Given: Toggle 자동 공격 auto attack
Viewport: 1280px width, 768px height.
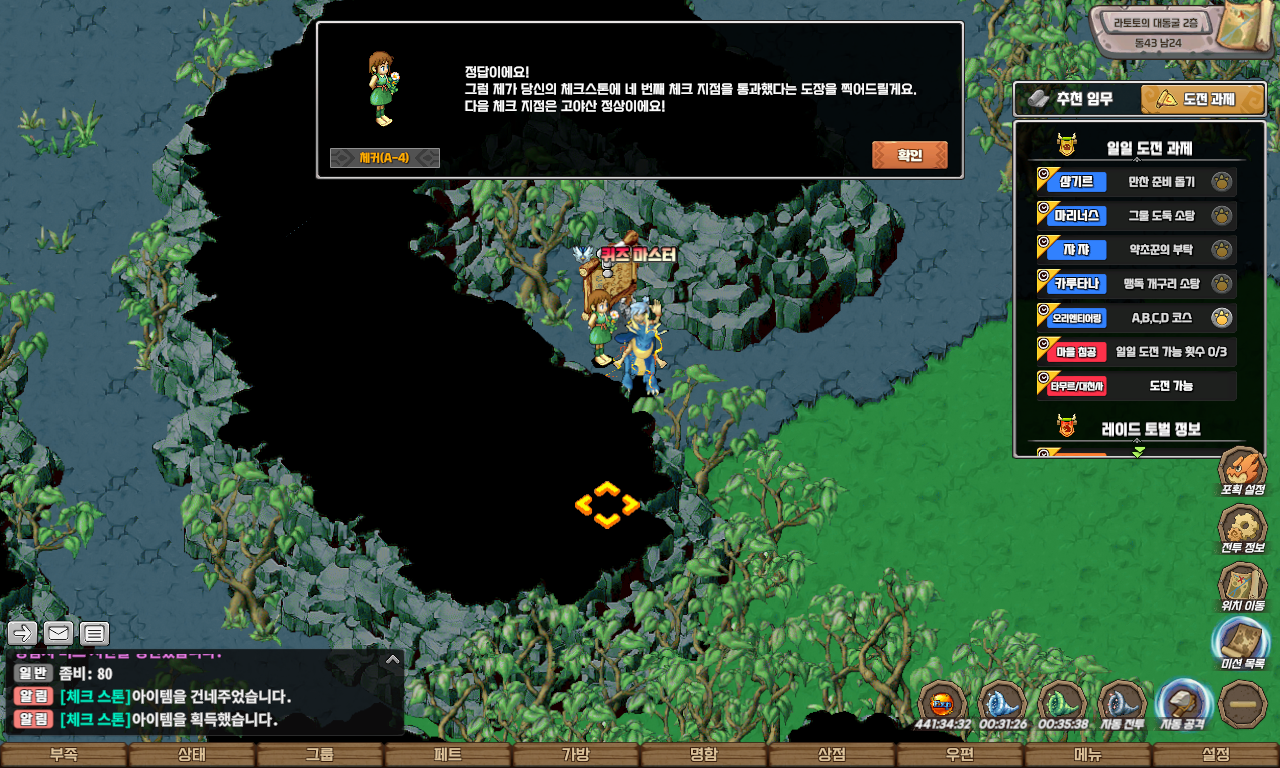Looking at the screenshot, I should click(x=1184, y=704).
